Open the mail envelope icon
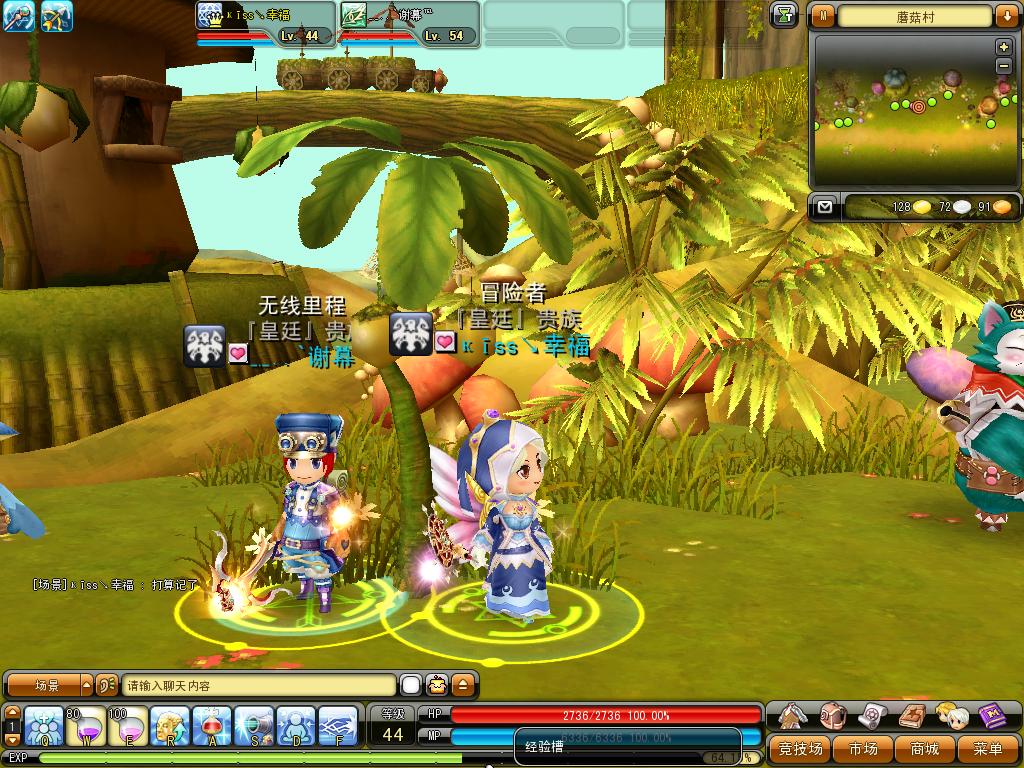The width and height of the screenshot is (1024, 768). click(x=824, y=207)
